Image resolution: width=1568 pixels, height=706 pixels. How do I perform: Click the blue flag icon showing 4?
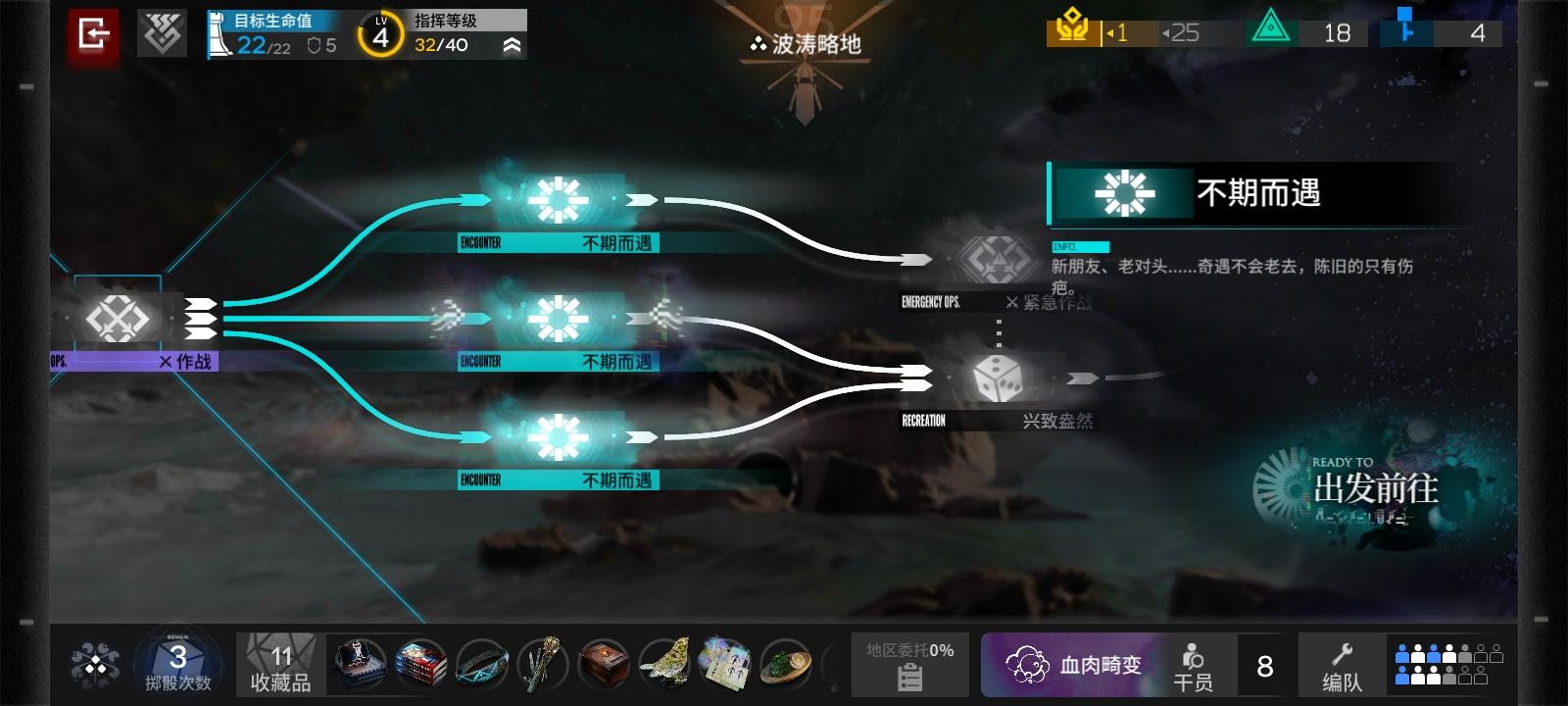1407,32
